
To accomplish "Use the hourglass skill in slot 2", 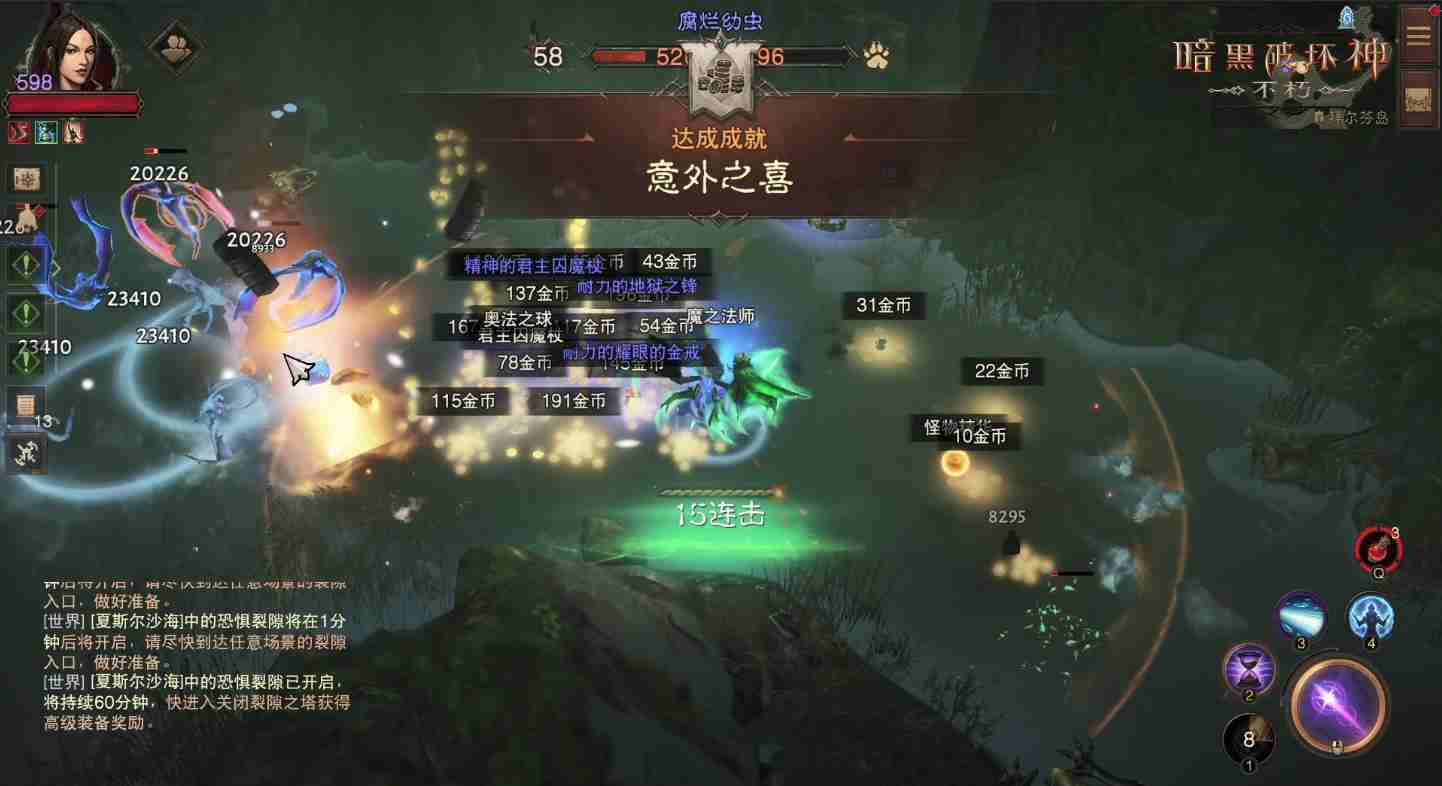I will point(1248,672).
